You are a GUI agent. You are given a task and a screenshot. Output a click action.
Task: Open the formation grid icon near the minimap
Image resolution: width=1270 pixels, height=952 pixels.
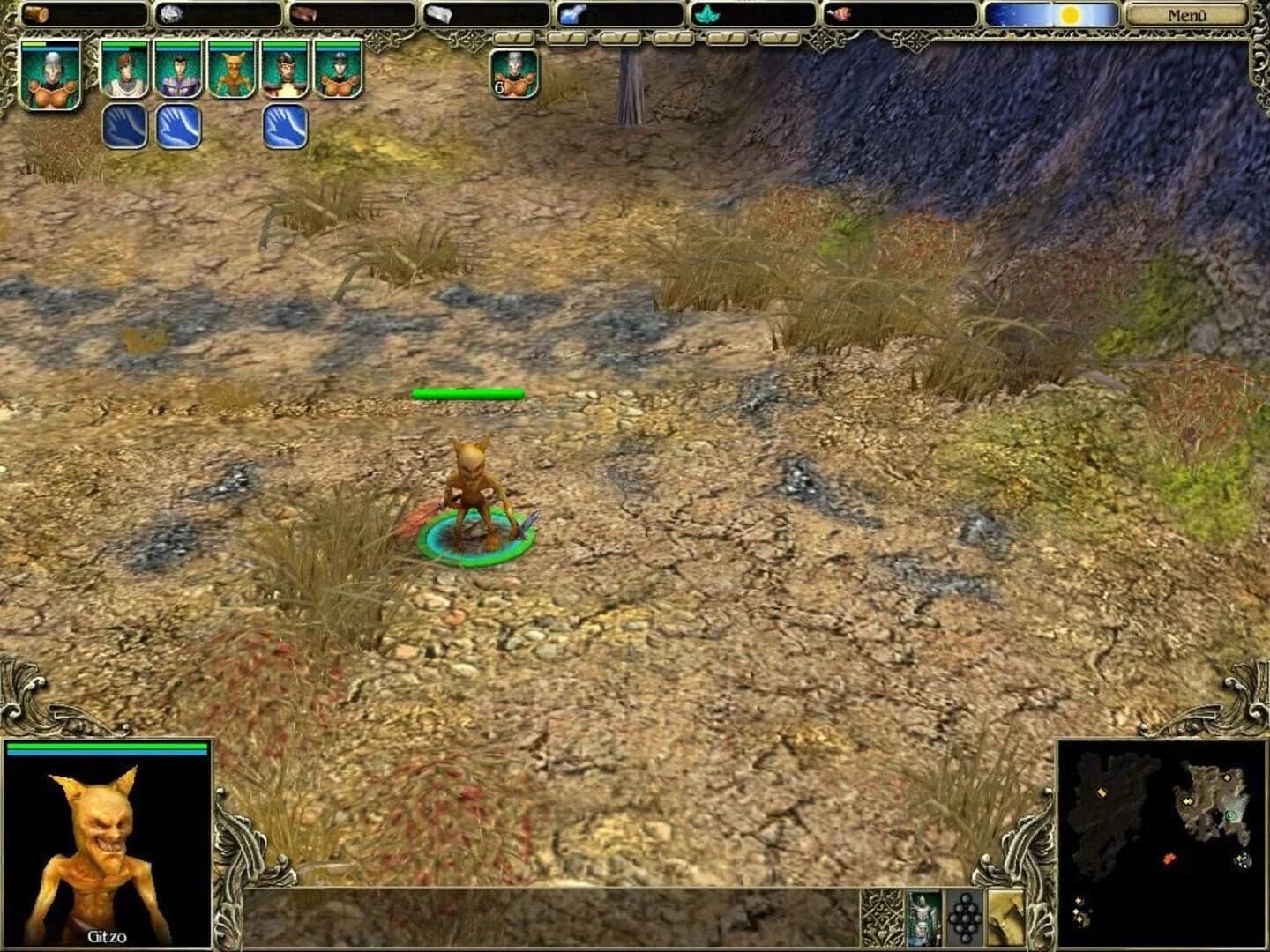(x=966, y=919)
